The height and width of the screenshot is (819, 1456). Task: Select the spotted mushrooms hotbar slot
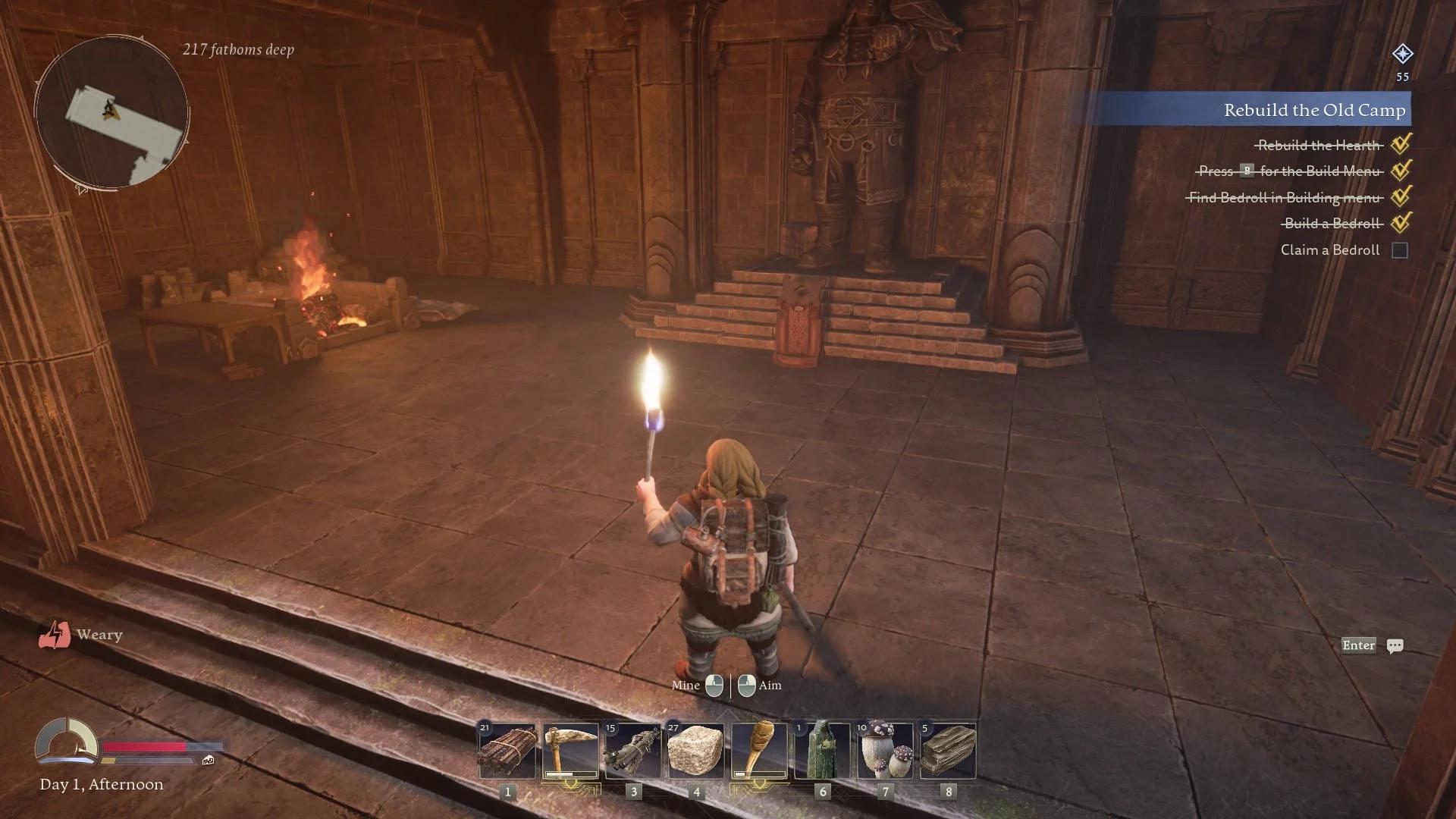click(885, 752)
